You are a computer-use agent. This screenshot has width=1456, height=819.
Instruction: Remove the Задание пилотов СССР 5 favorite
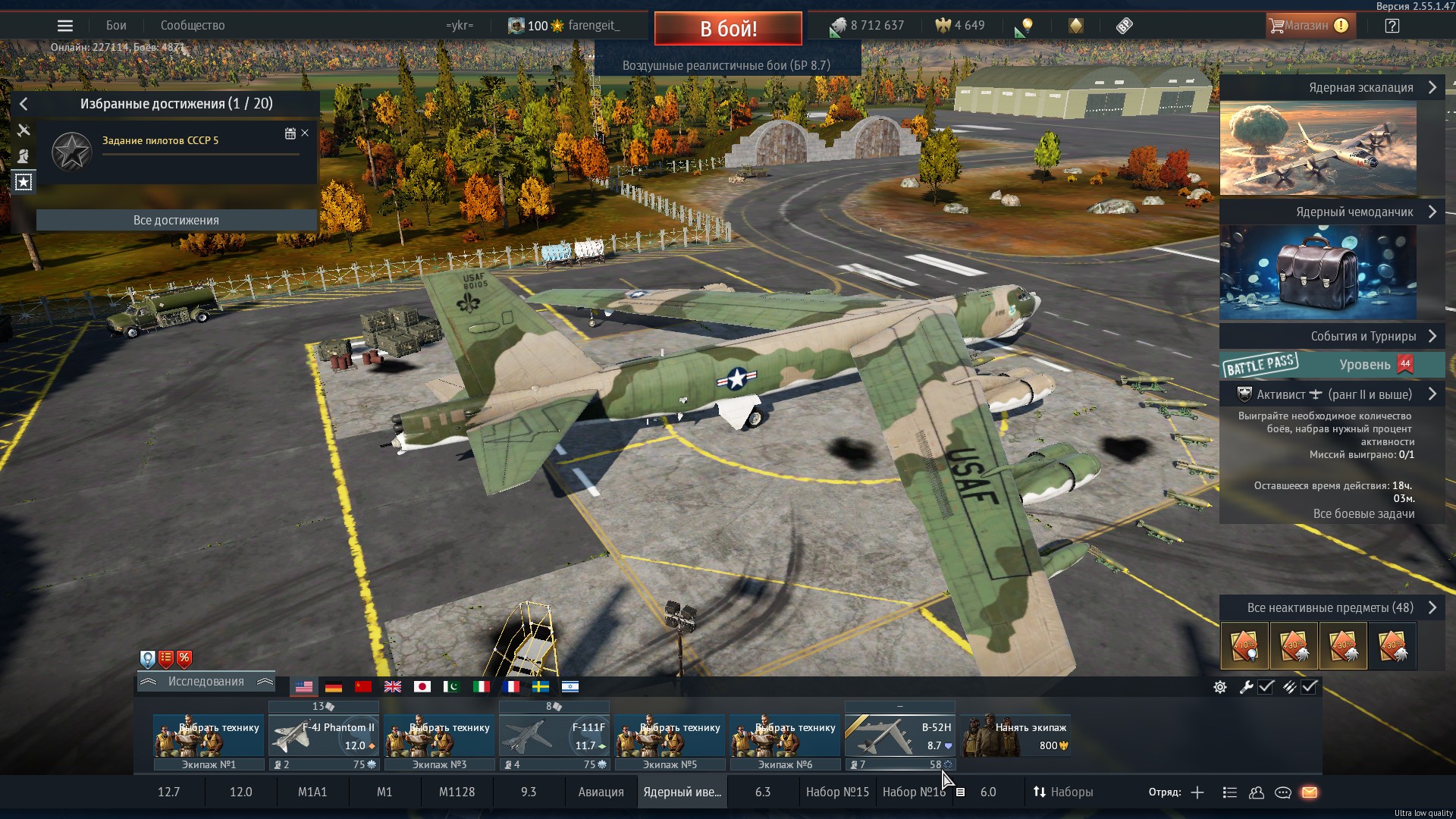coord(305,133)
